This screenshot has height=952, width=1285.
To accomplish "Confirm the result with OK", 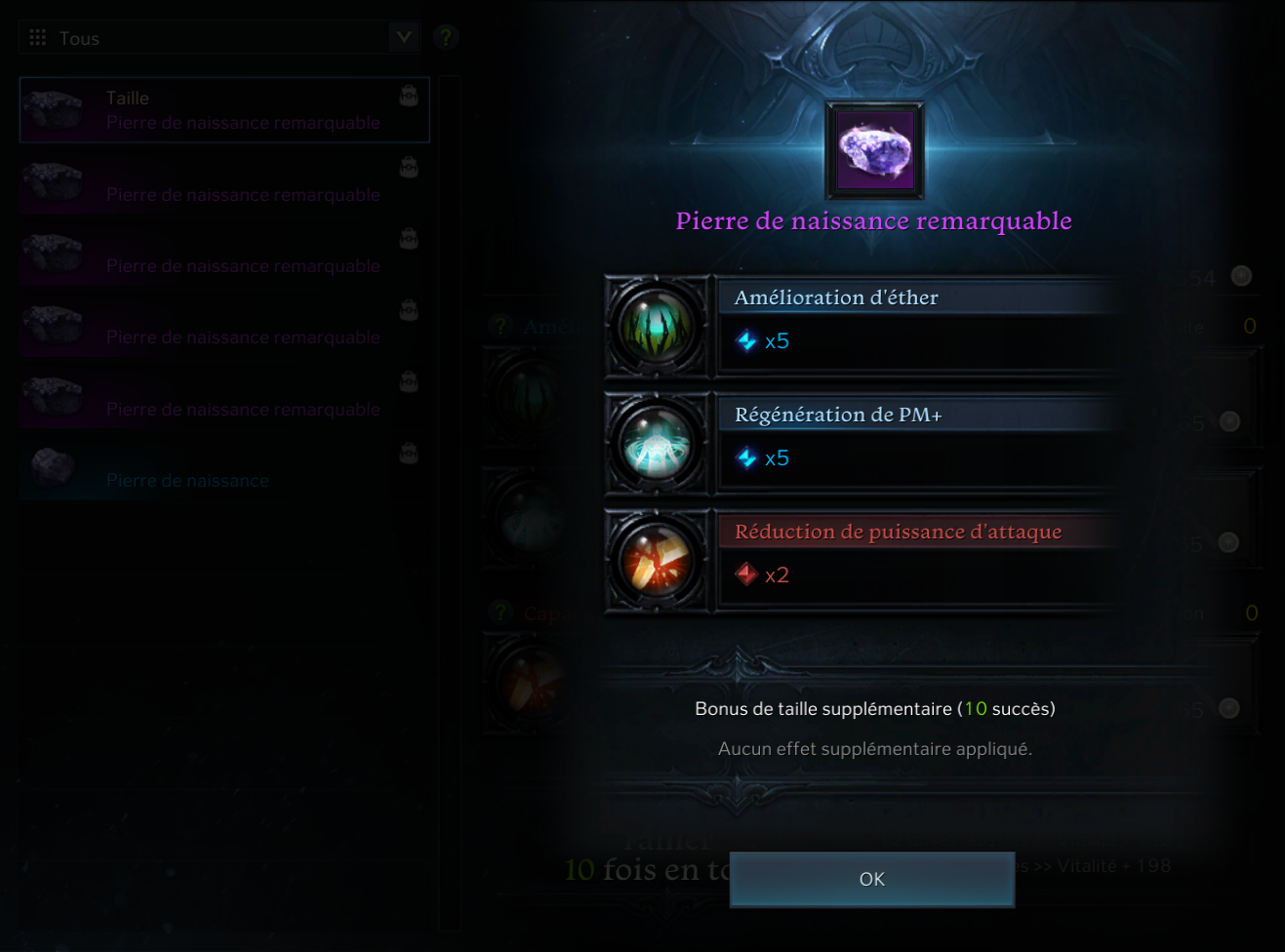I will 871,879.
